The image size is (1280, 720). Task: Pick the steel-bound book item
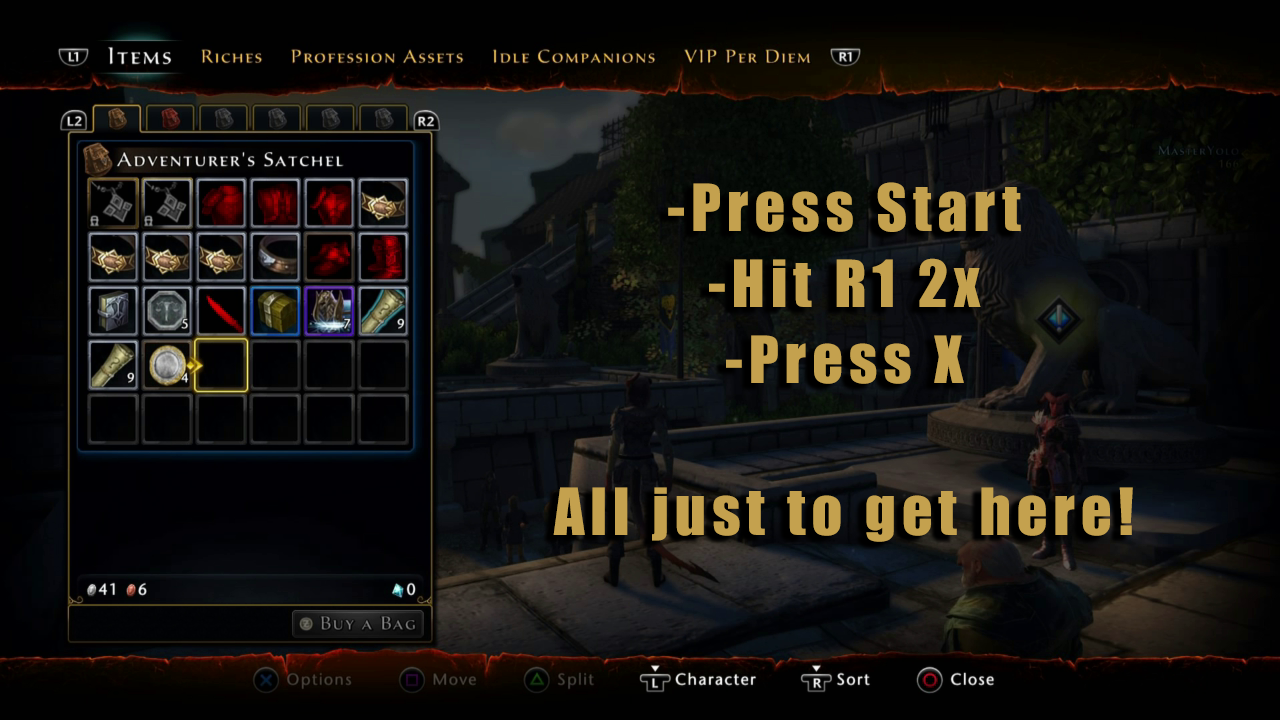coord(113,311)
